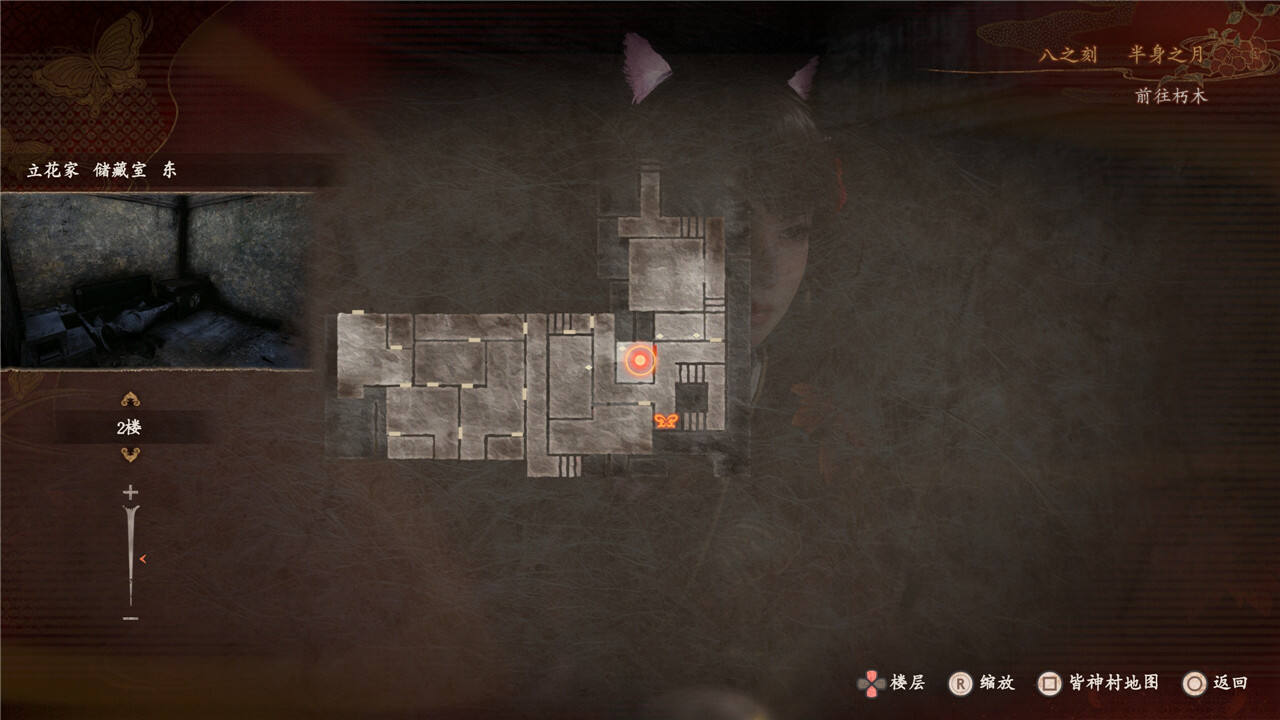Select the red current-location marker on map

[639, 360]
